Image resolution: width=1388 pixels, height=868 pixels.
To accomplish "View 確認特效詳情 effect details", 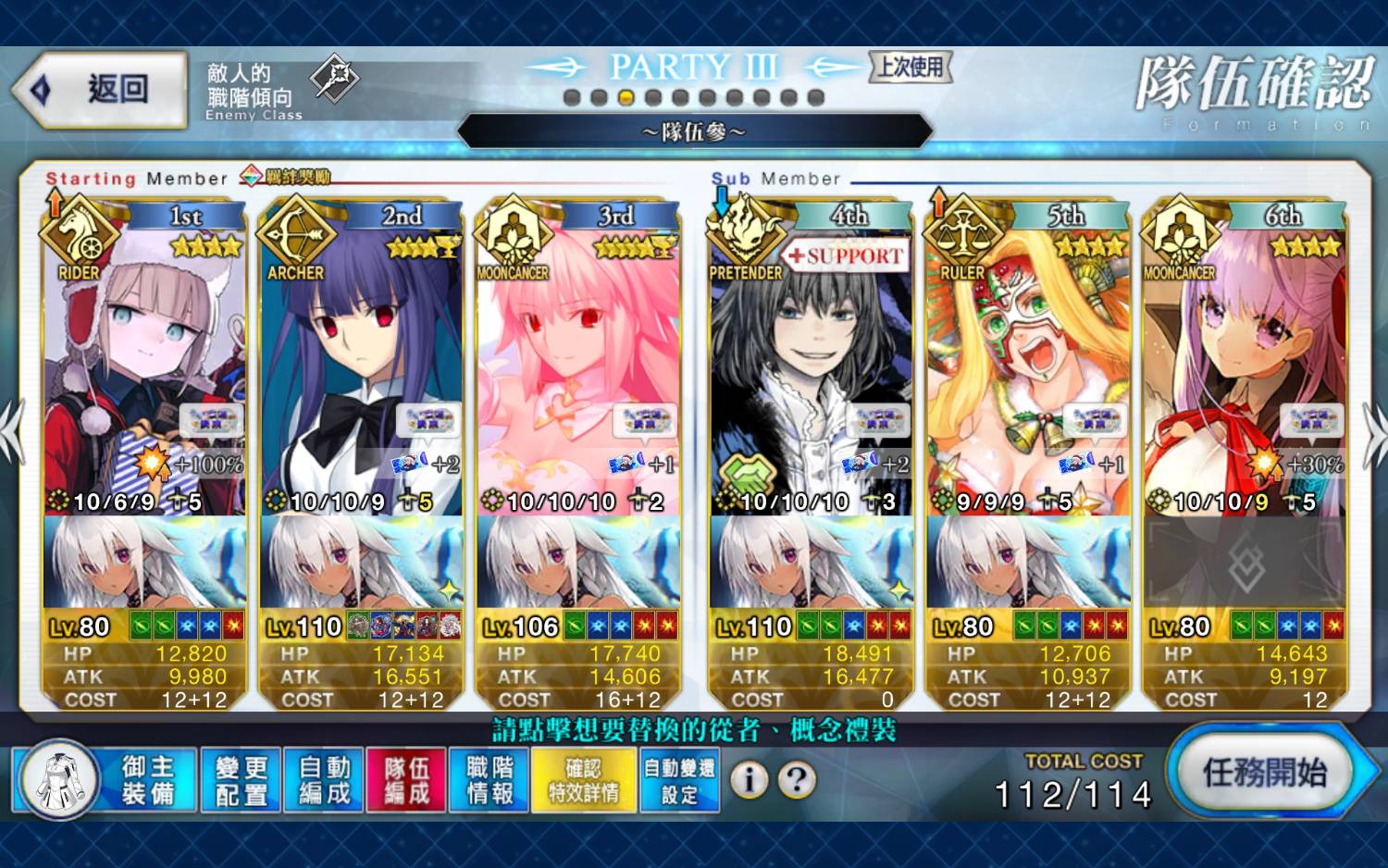I will click(583, 780).
